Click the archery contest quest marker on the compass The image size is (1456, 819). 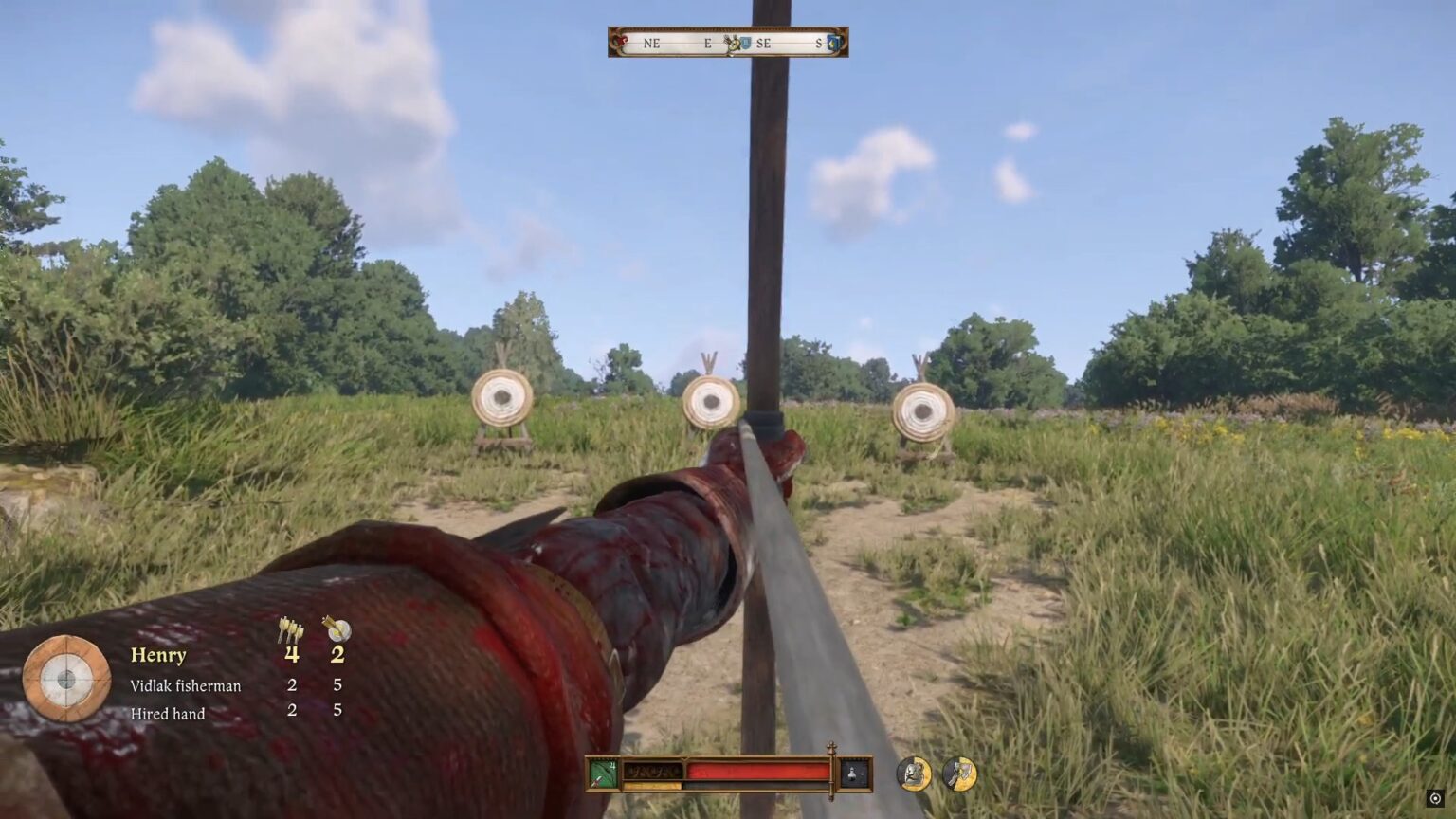[732, 43]
